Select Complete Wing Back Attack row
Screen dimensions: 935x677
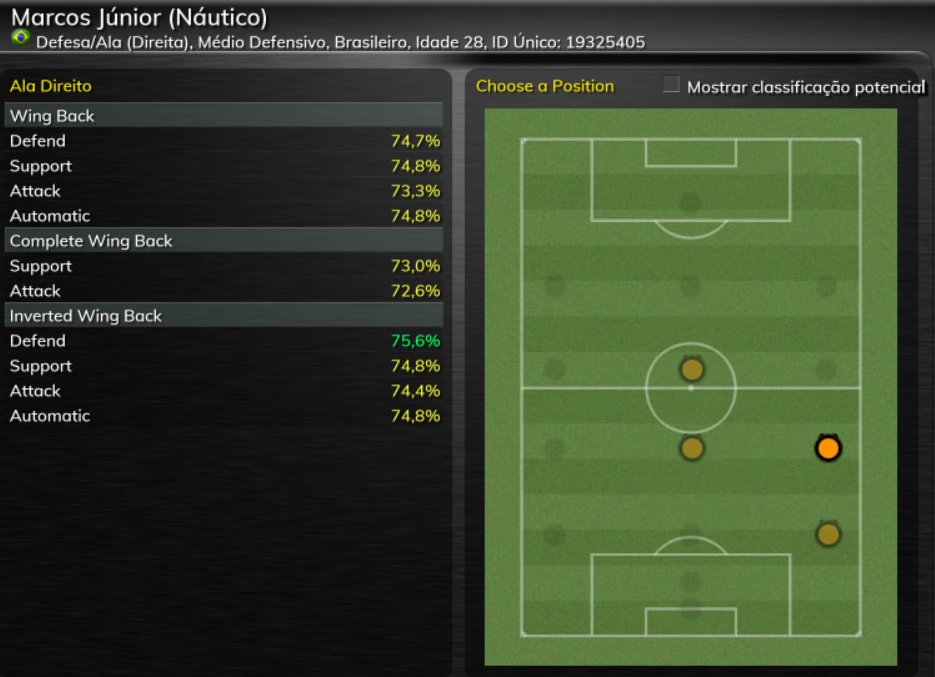pyautogui.click(x=224, y=291)
